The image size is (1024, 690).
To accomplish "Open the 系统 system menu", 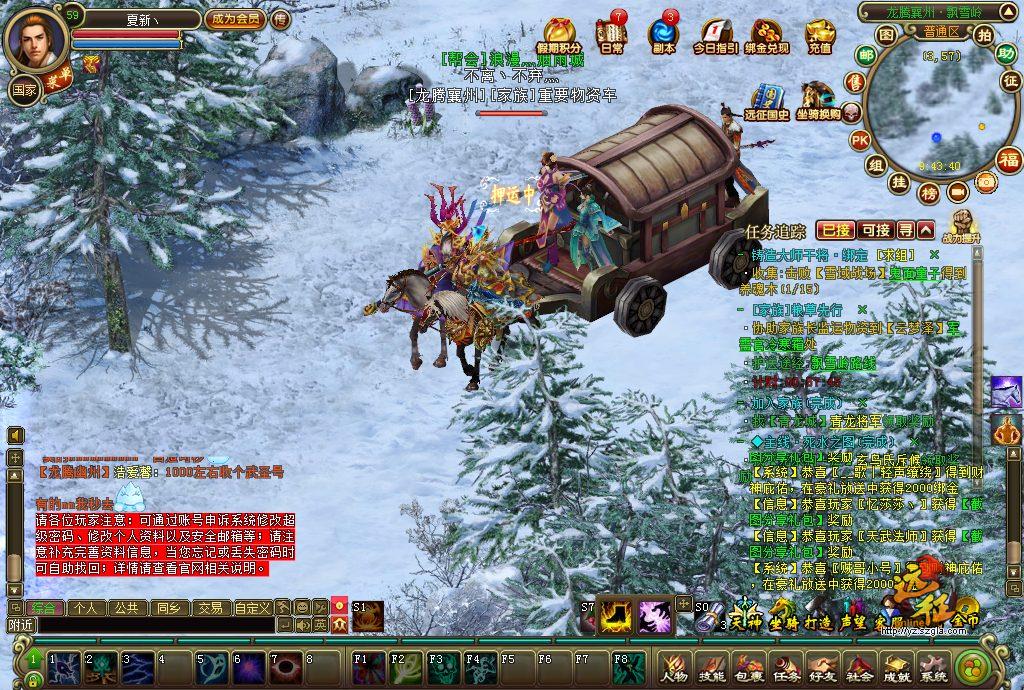I will [934, 668].
